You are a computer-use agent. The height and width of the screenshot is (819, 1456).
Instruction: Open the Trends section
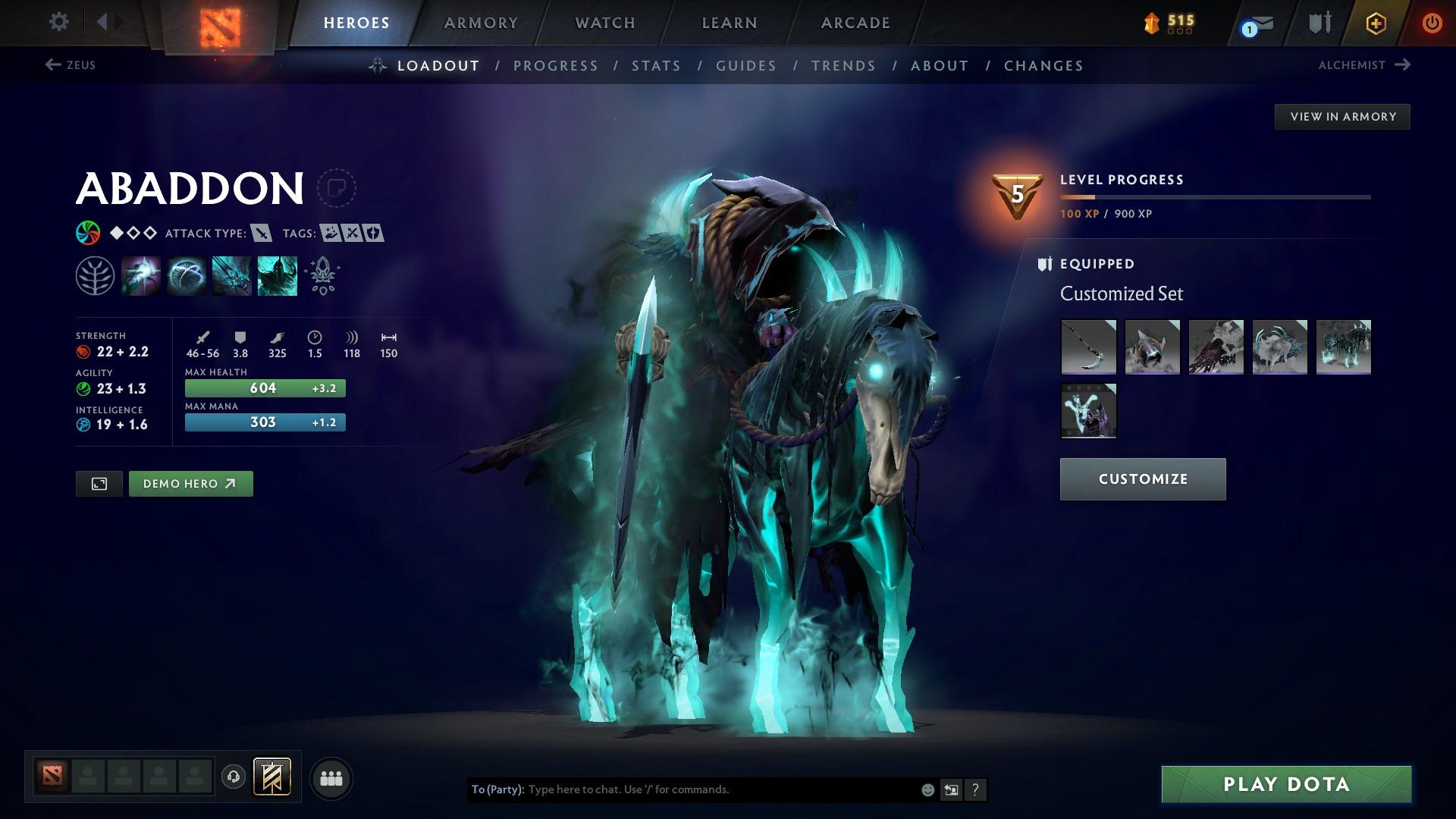843,66
